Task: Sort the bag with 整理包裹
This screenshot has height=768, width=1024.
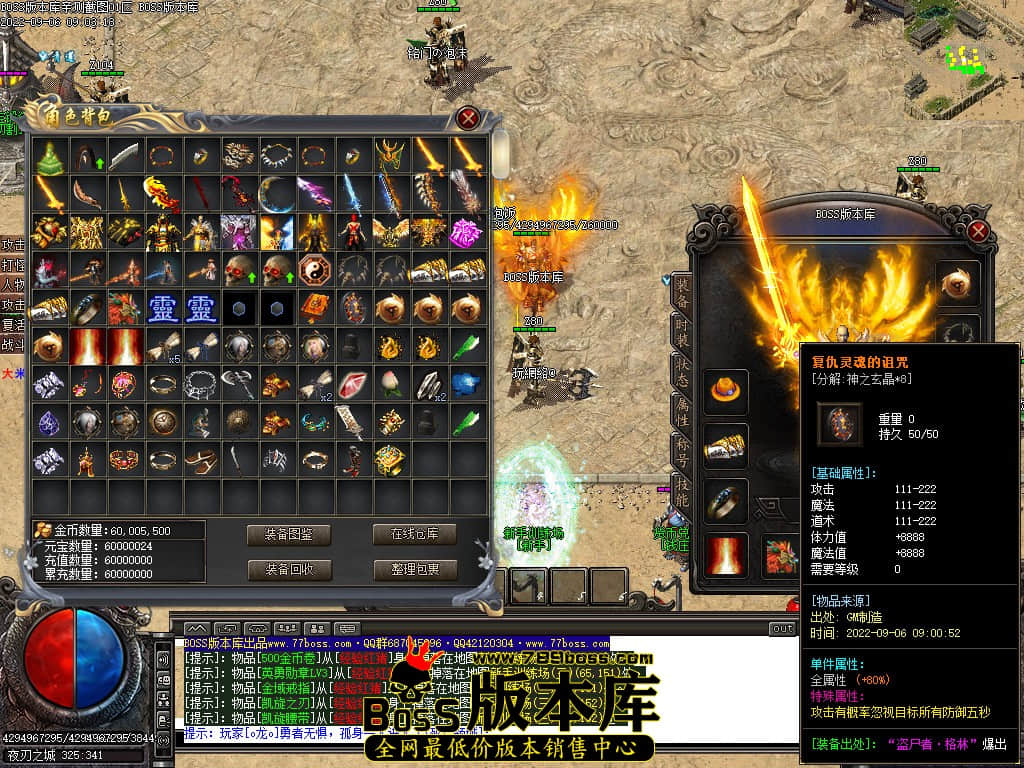Action: (414, 570)
